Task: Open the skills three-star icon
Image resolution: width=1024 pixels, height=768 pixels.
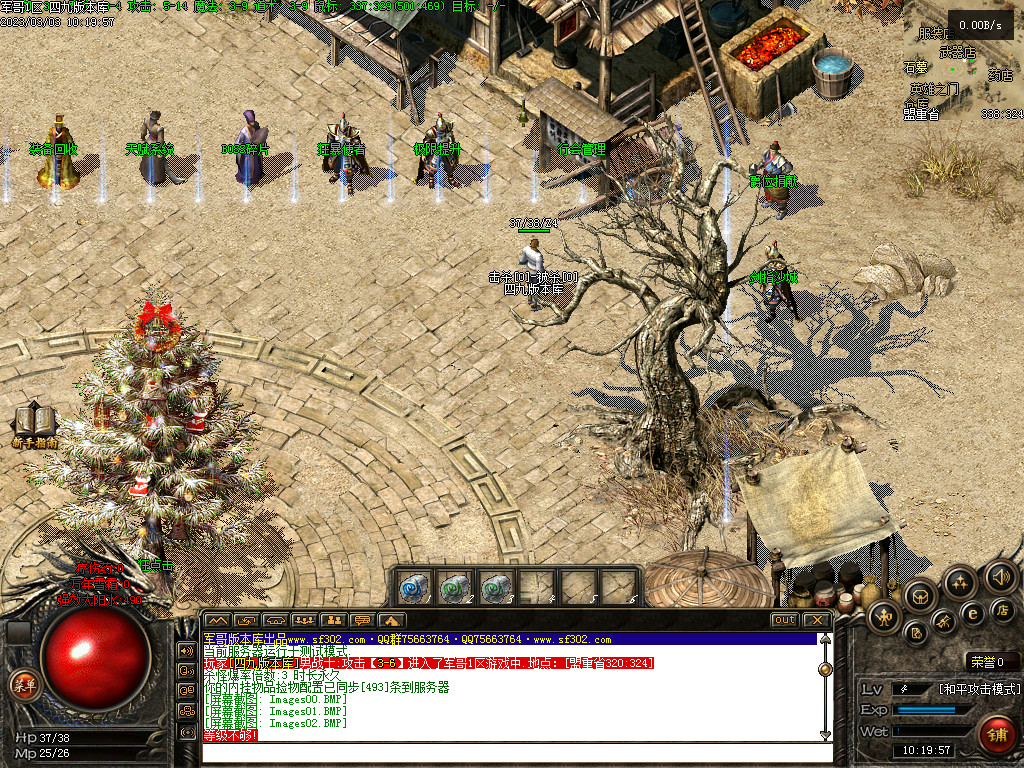Action: (x=959, y=581)
